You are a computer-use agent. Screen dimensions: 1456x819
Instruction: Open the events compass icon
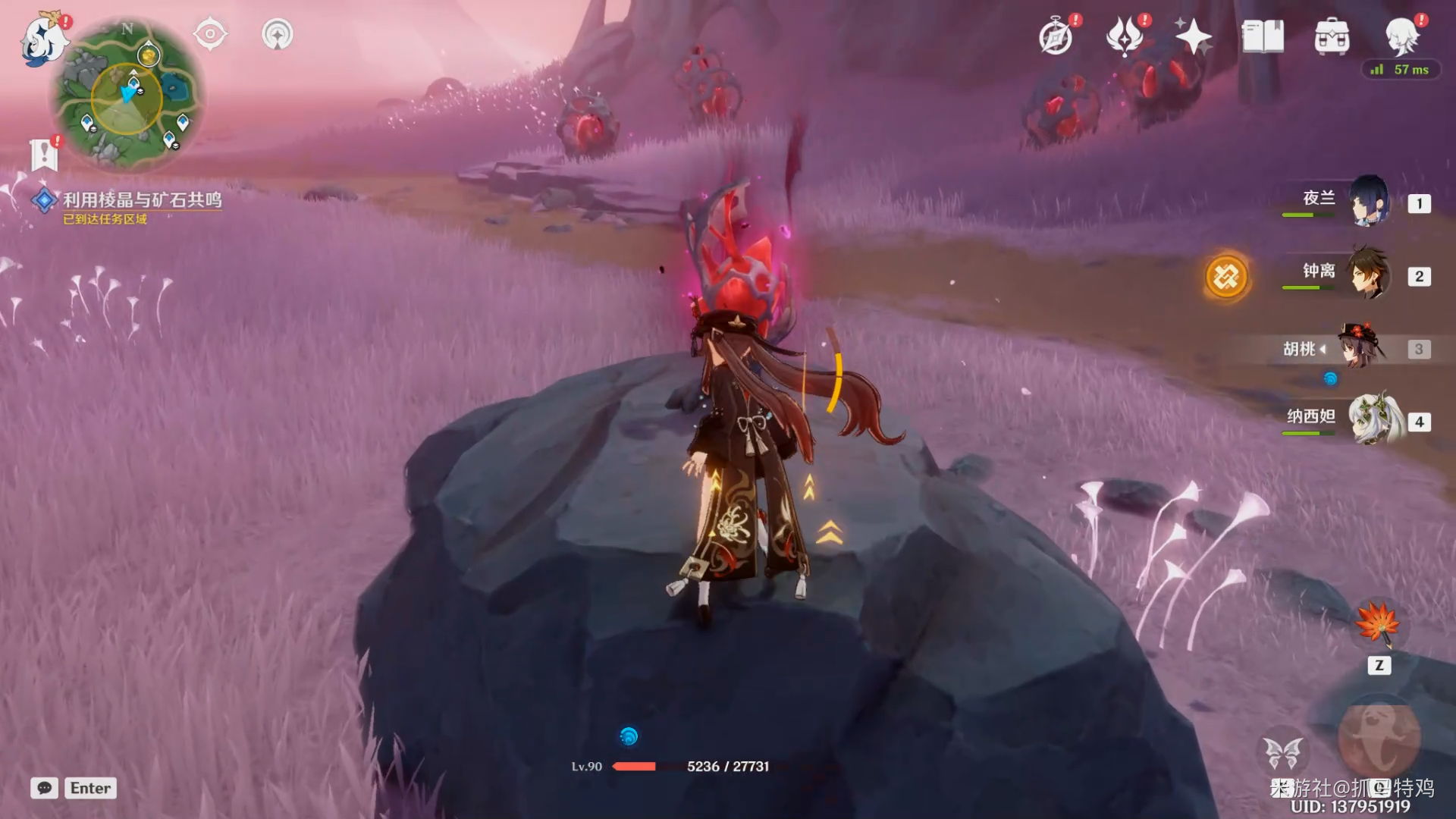(1056, 36)
